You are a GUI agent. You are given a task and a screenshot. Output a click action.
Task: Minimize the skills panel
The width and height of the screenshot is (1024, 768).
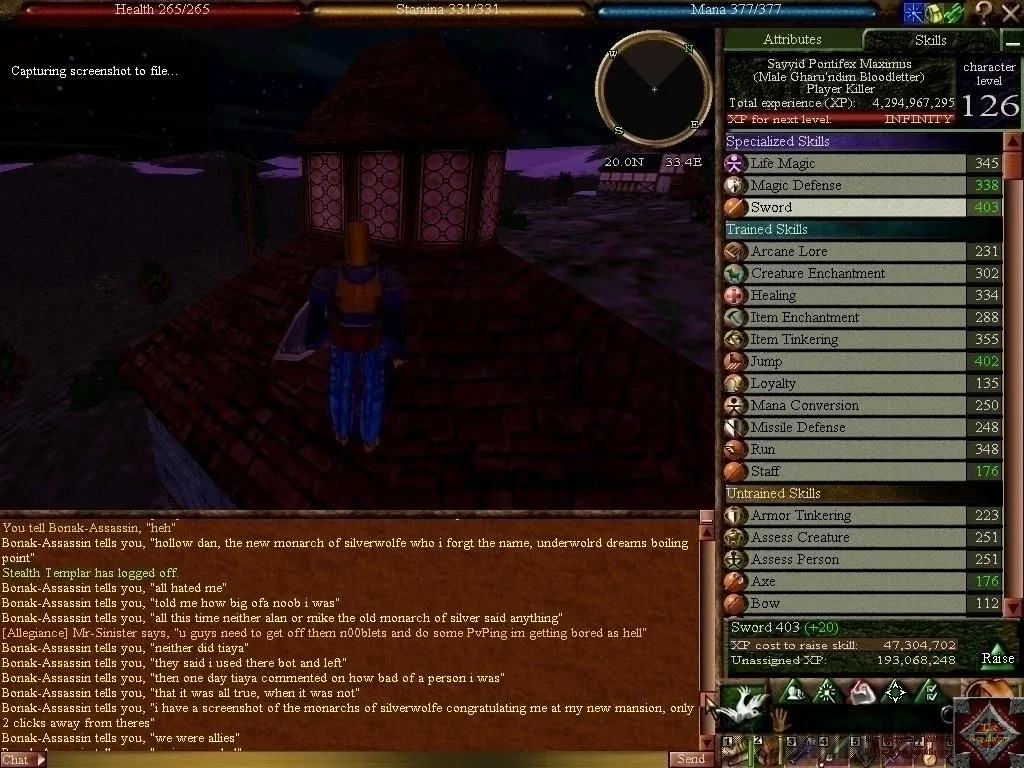956,13
